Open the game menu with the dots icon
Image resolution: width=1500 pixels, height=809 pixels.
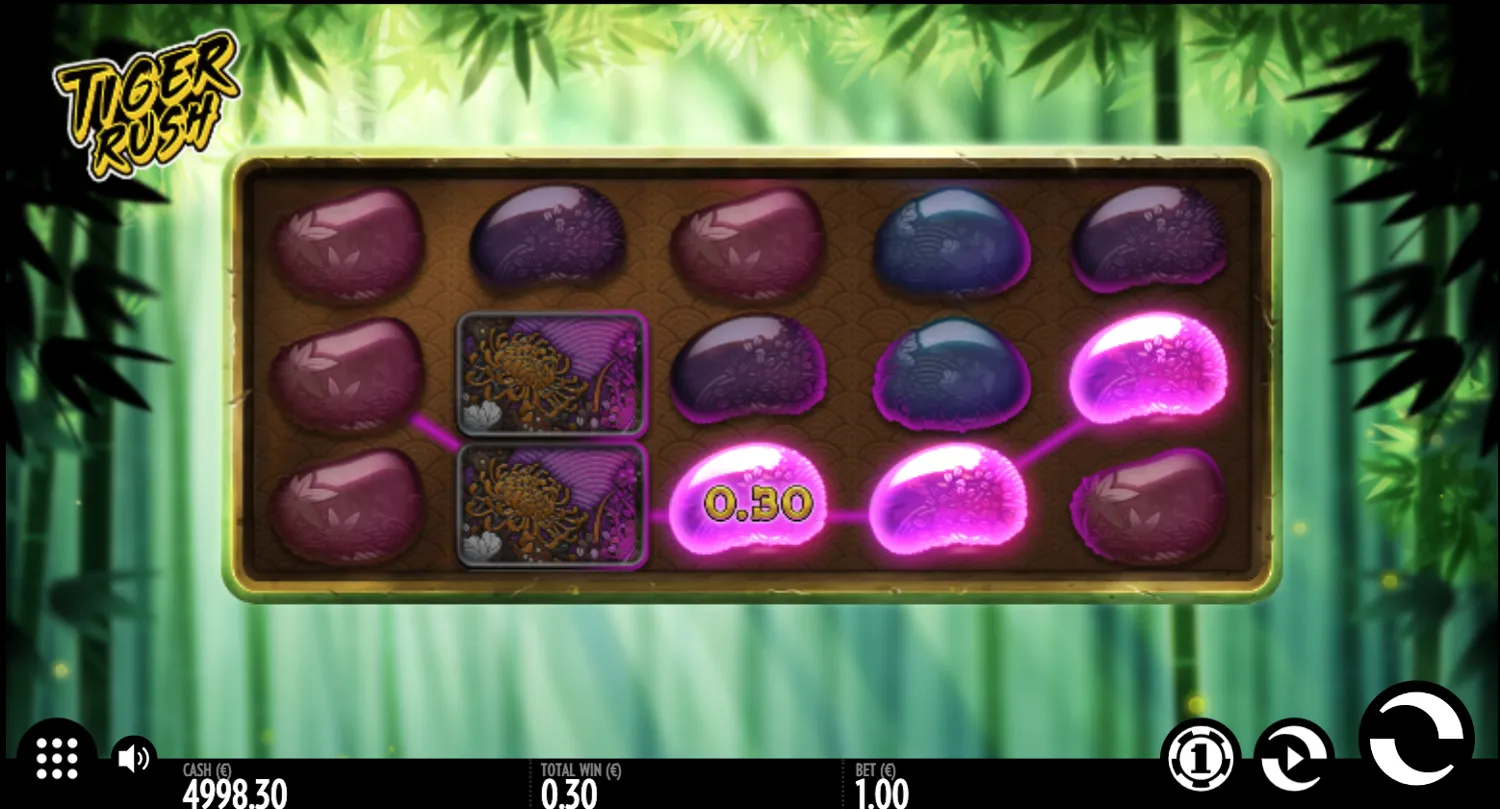57,760
